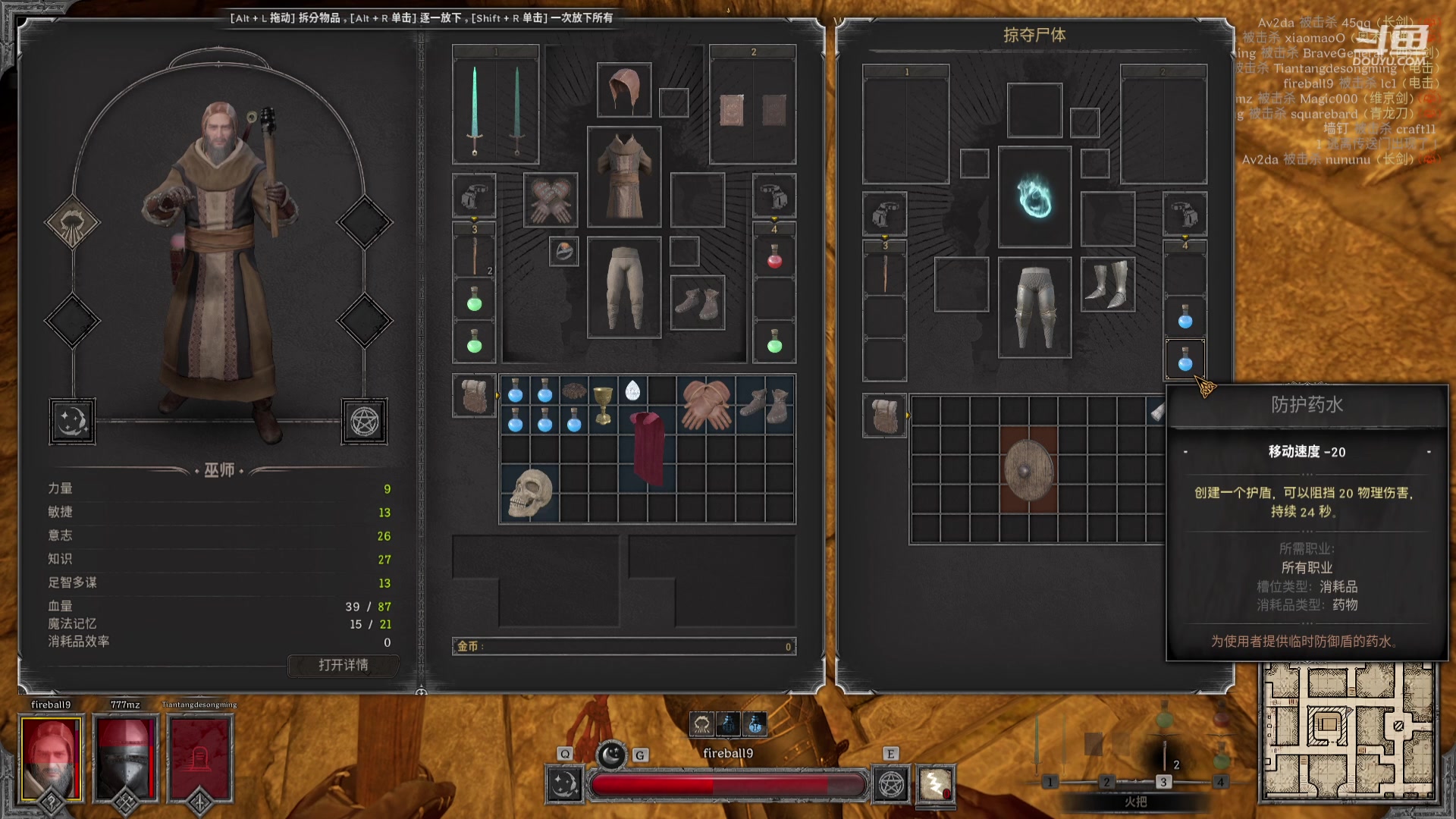Select the fireball9 party portrait
Screen dimensions: 1456x819
click(x=51, y=759)
